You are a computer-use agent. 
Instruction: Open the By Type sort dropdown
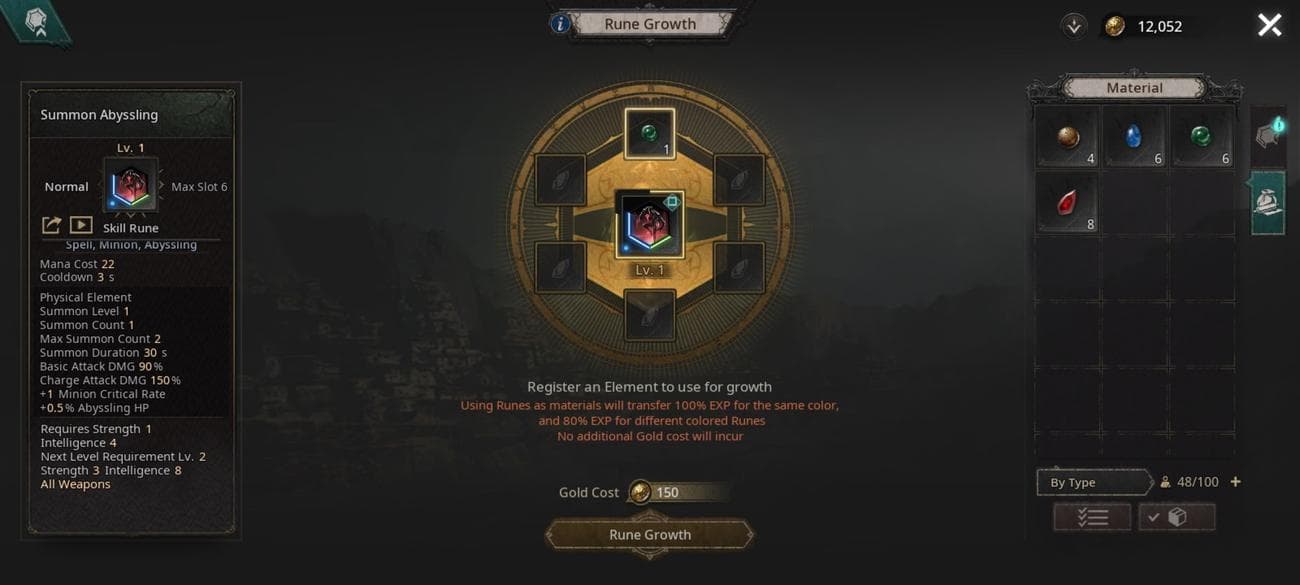pos(1093,482)
